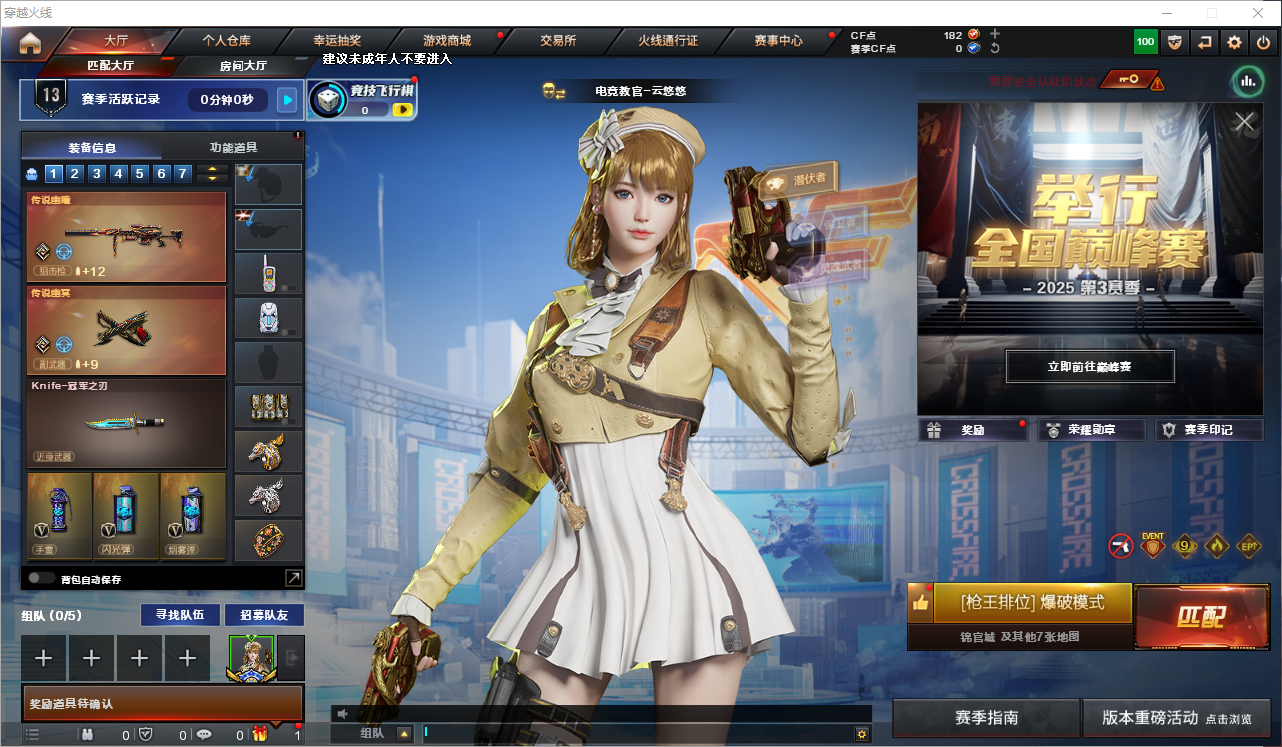Viewport: 1282px width, 747px height.
Task: Open the 个人仓库 tab
Action: (x=227, y=41)
